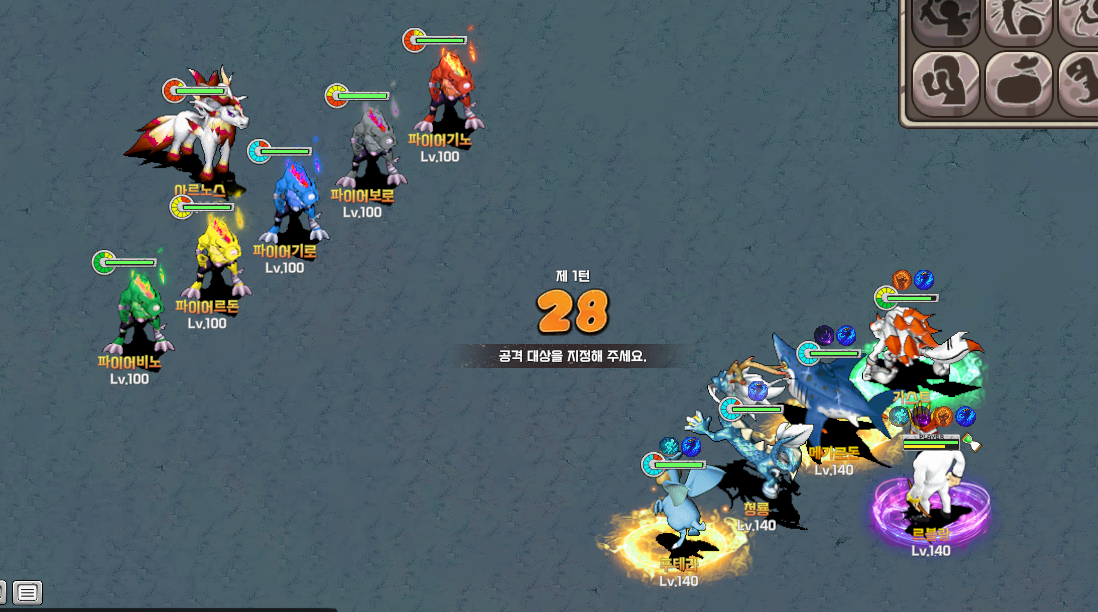
Task: Select the guard stance action button
Action: click(x=945, y=84)
